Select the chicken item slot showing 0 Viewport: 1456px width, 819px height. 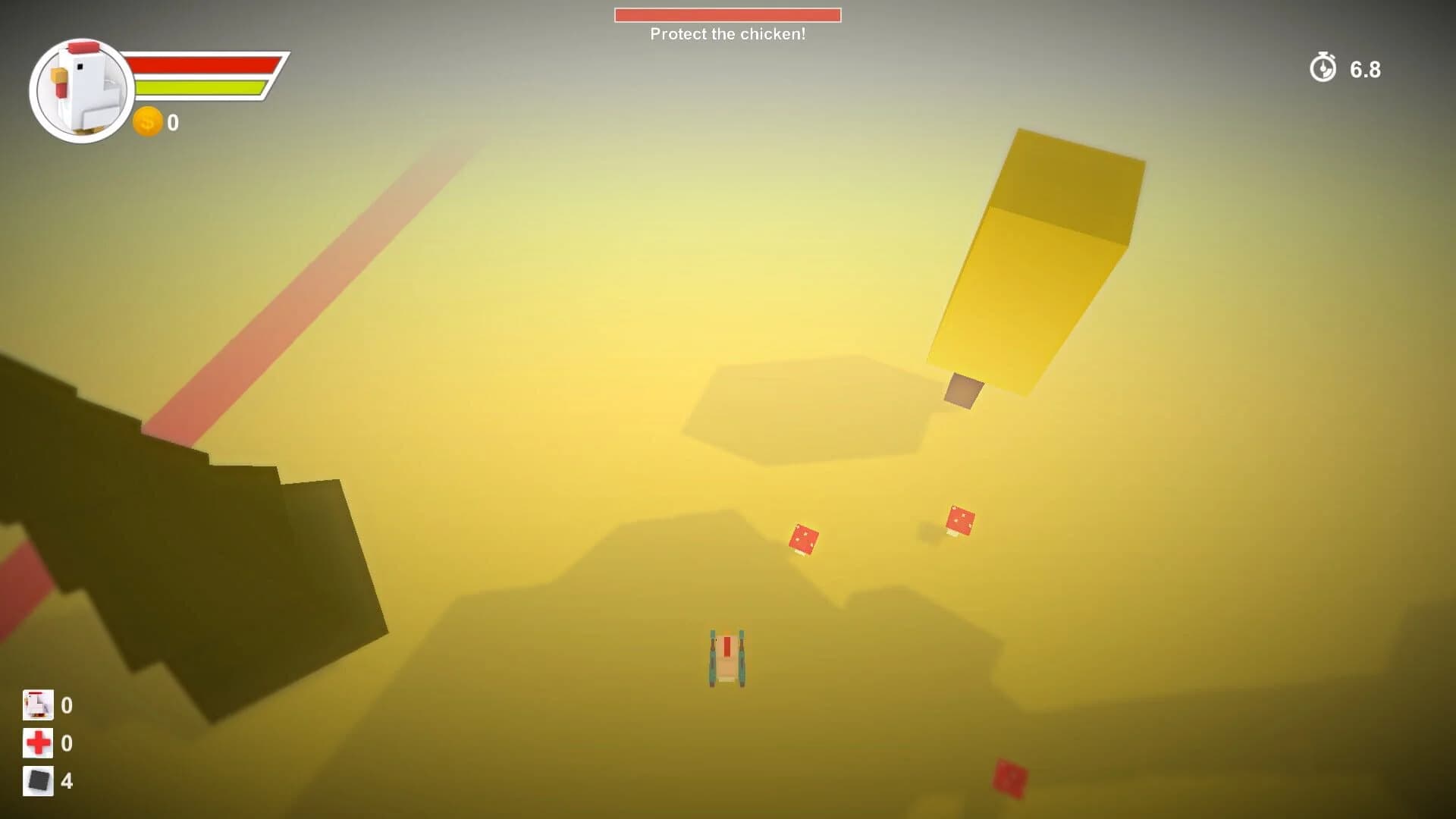pyautogui.click(x=39, y=704)
